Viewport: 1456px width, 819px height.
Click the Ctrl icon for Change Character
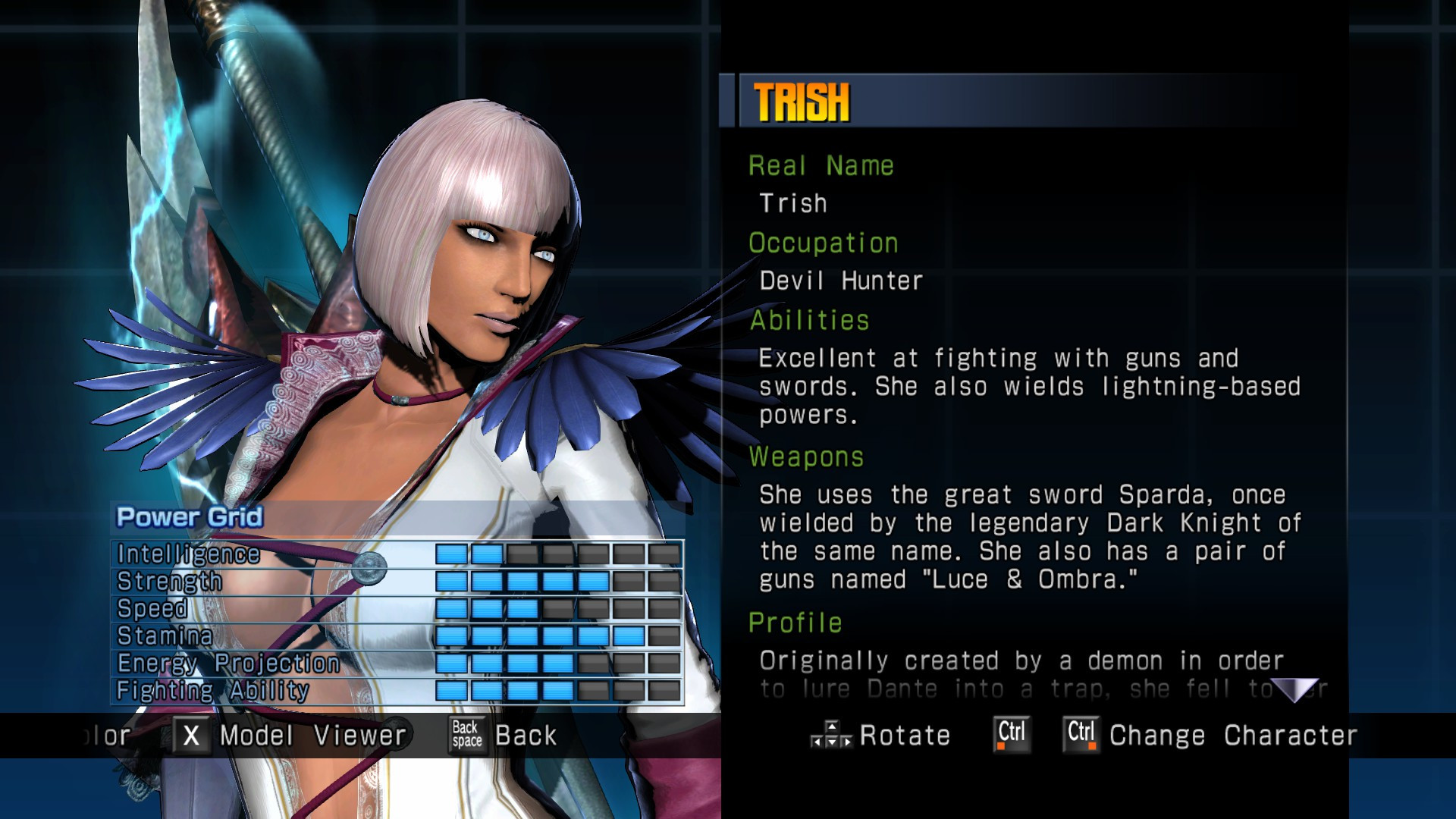[x=1080, y=733]
